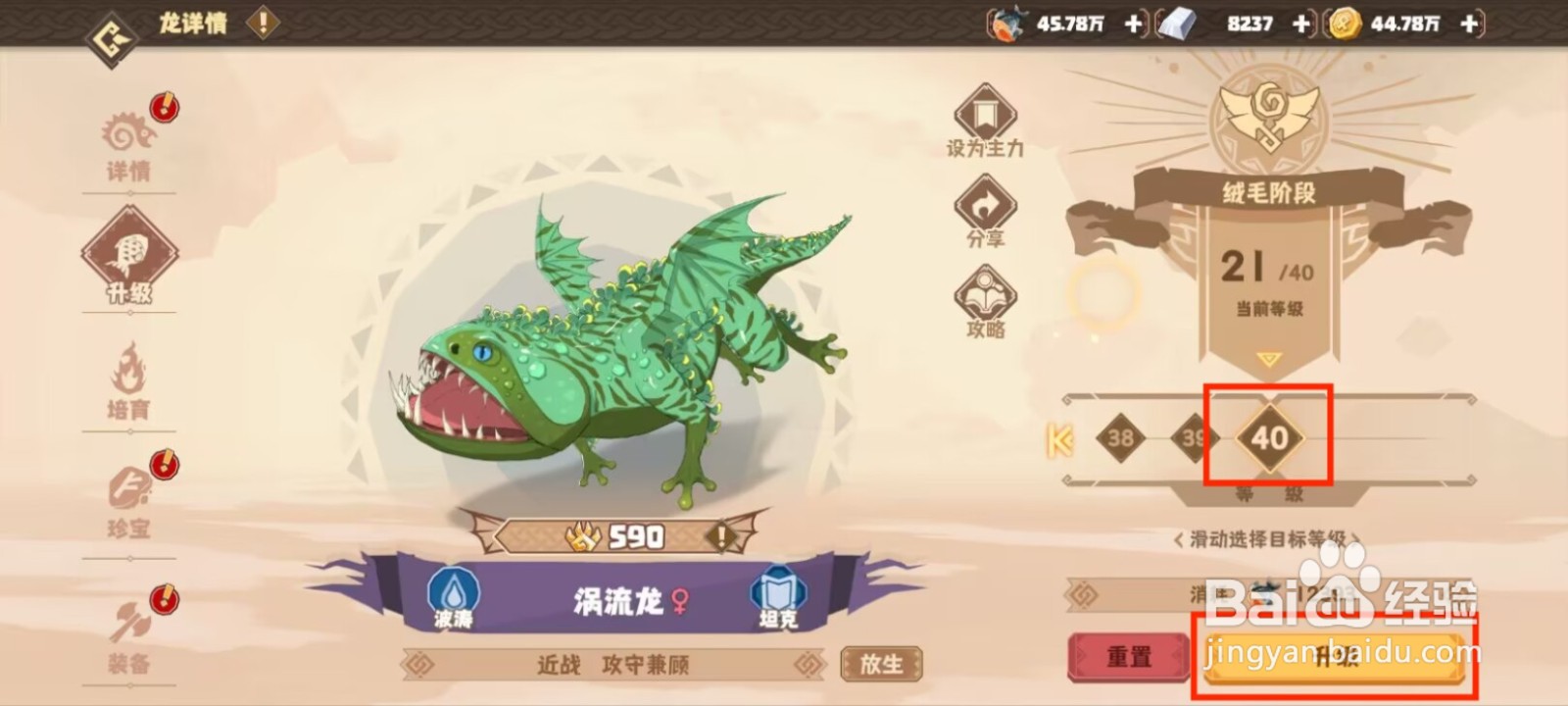Expand the warning icon next to 590 power
This screenshot has width=1568, height=706.
coord(720,536)
